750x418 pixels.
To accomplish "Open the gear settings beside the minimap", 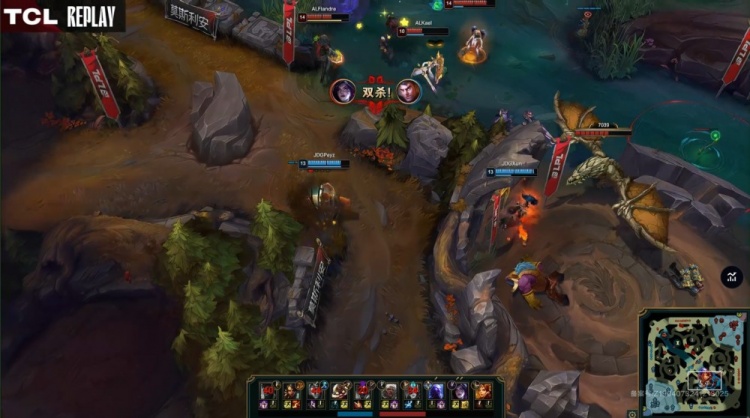I will [632, 411].
